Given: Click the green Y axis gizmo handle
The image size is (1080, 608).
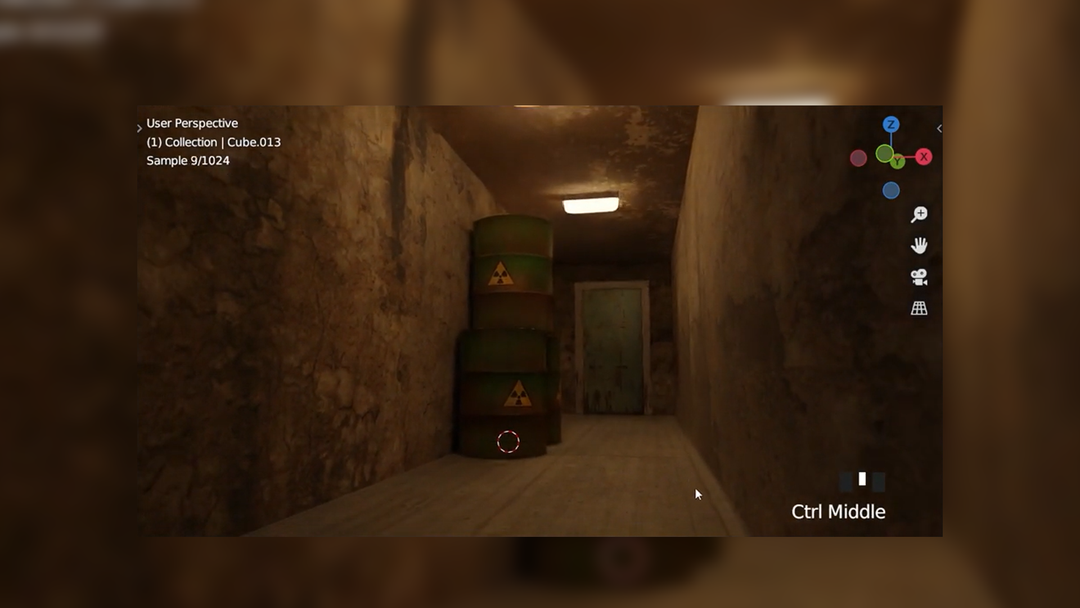Looking at the screenshot, I should tap(897, 162).
